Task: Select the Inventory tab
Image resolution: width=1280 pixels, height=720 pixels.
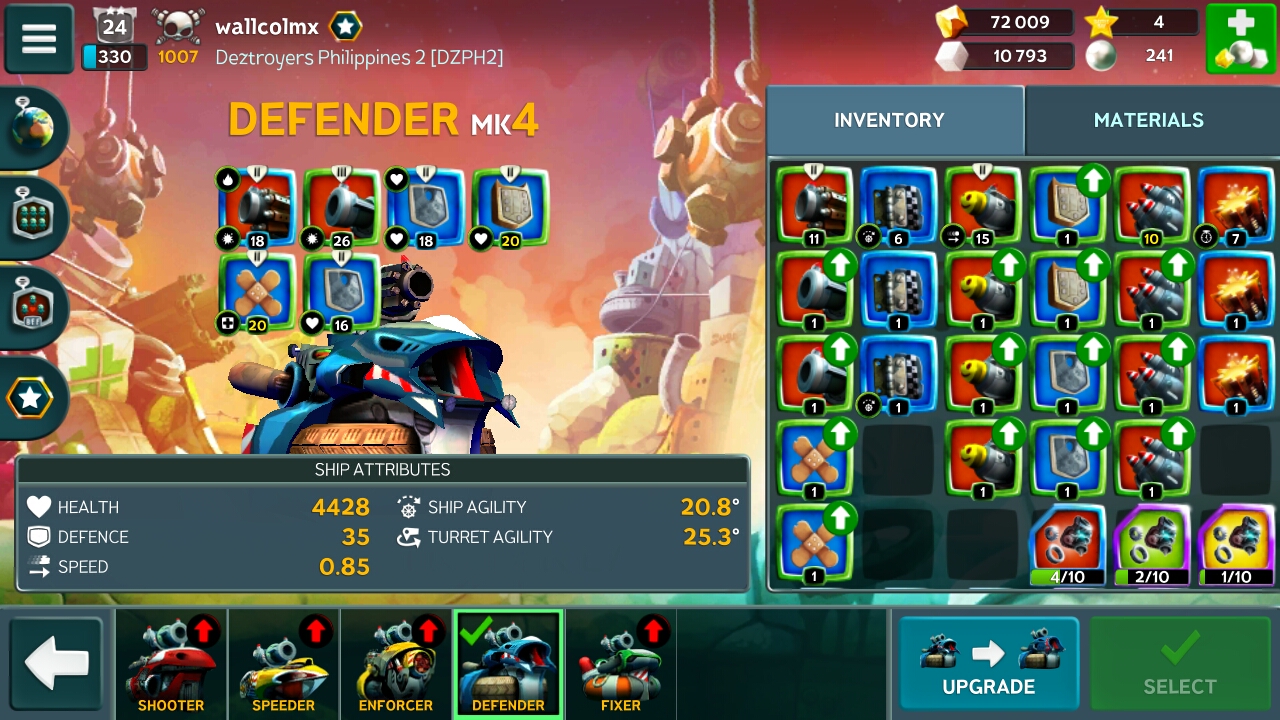Action: (889, 120)
